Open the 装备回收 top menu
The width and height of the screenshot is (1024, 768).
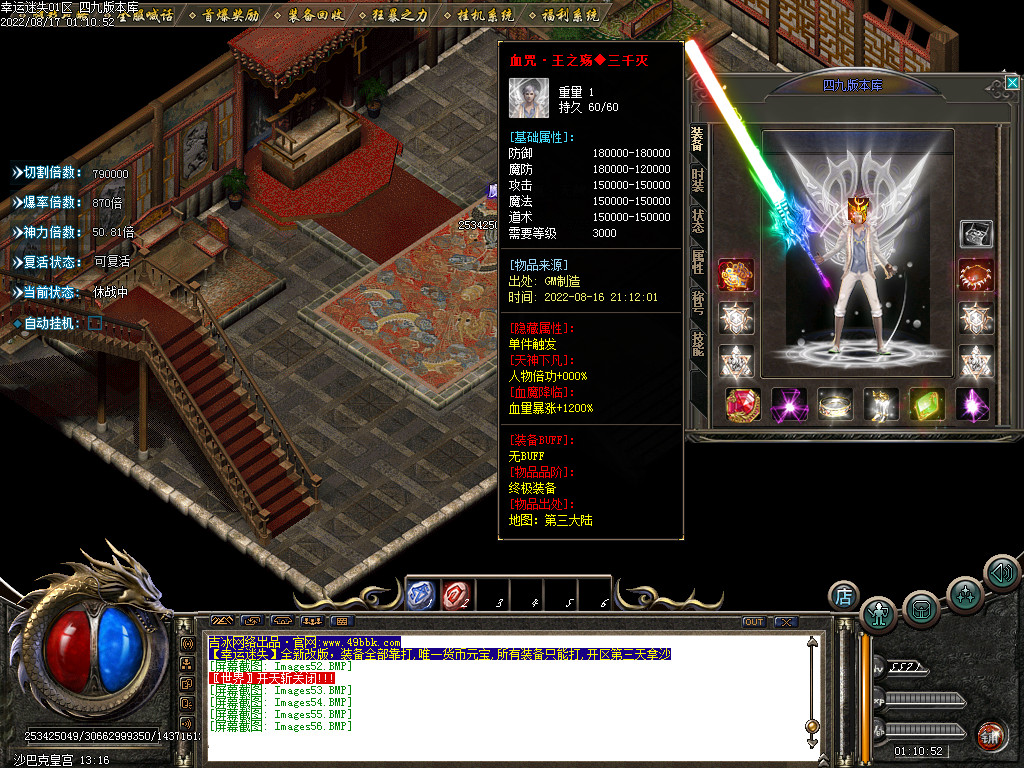coord(315,15)
